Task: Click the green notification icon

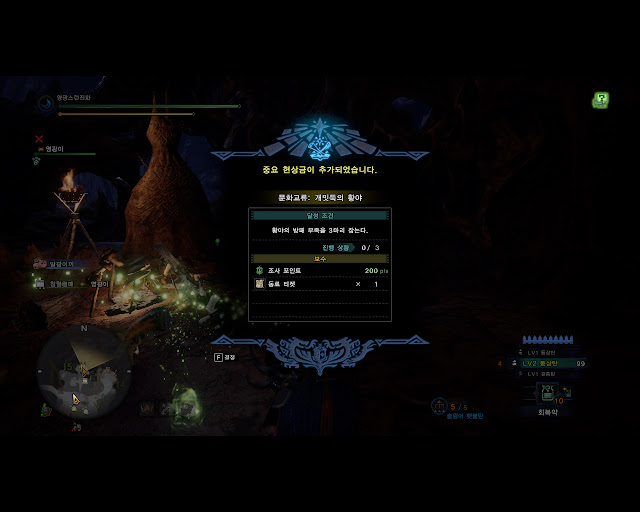Action: tap(600, 100)
